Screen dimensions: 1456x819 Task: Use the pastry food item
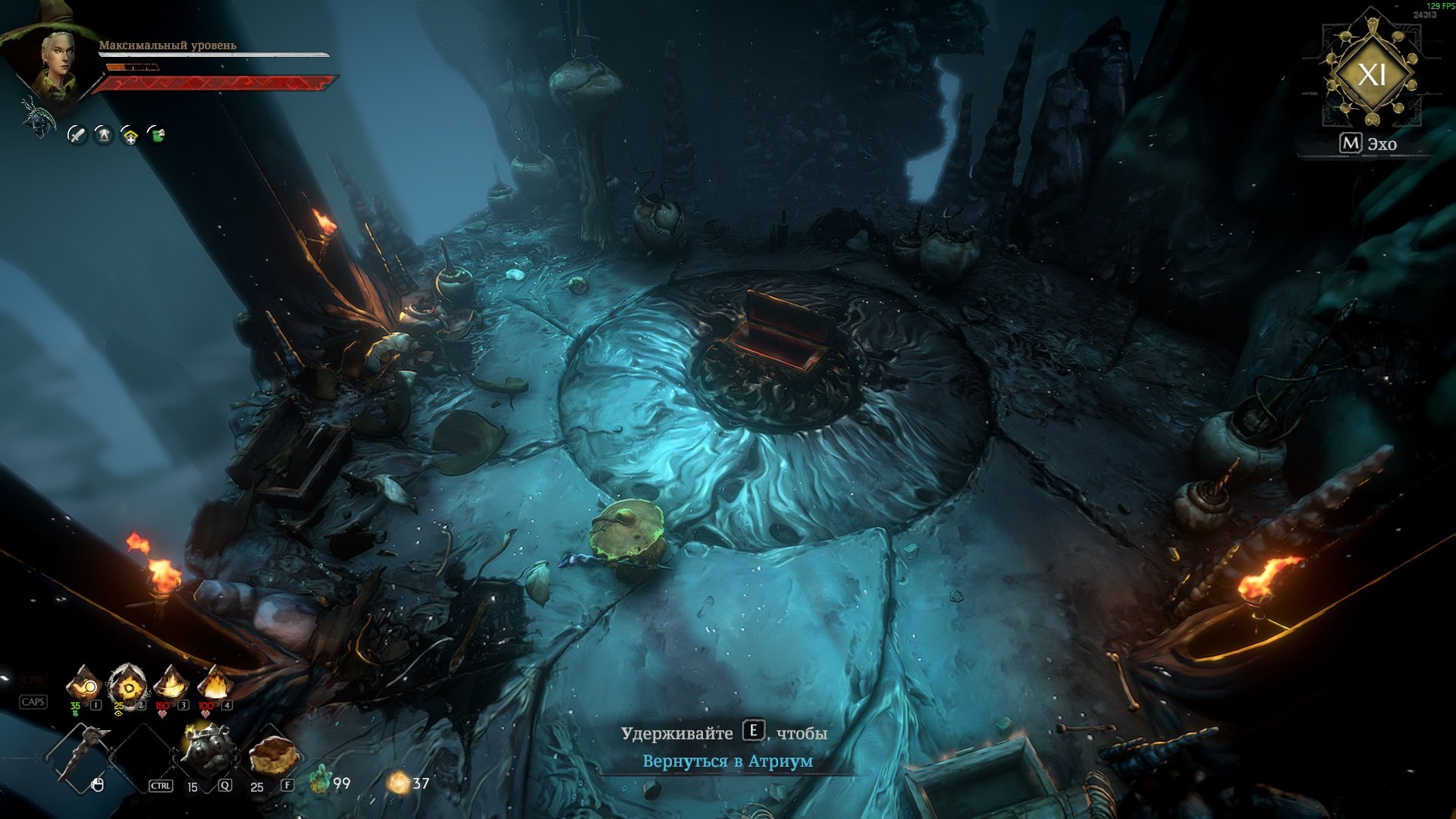point(271,754)
